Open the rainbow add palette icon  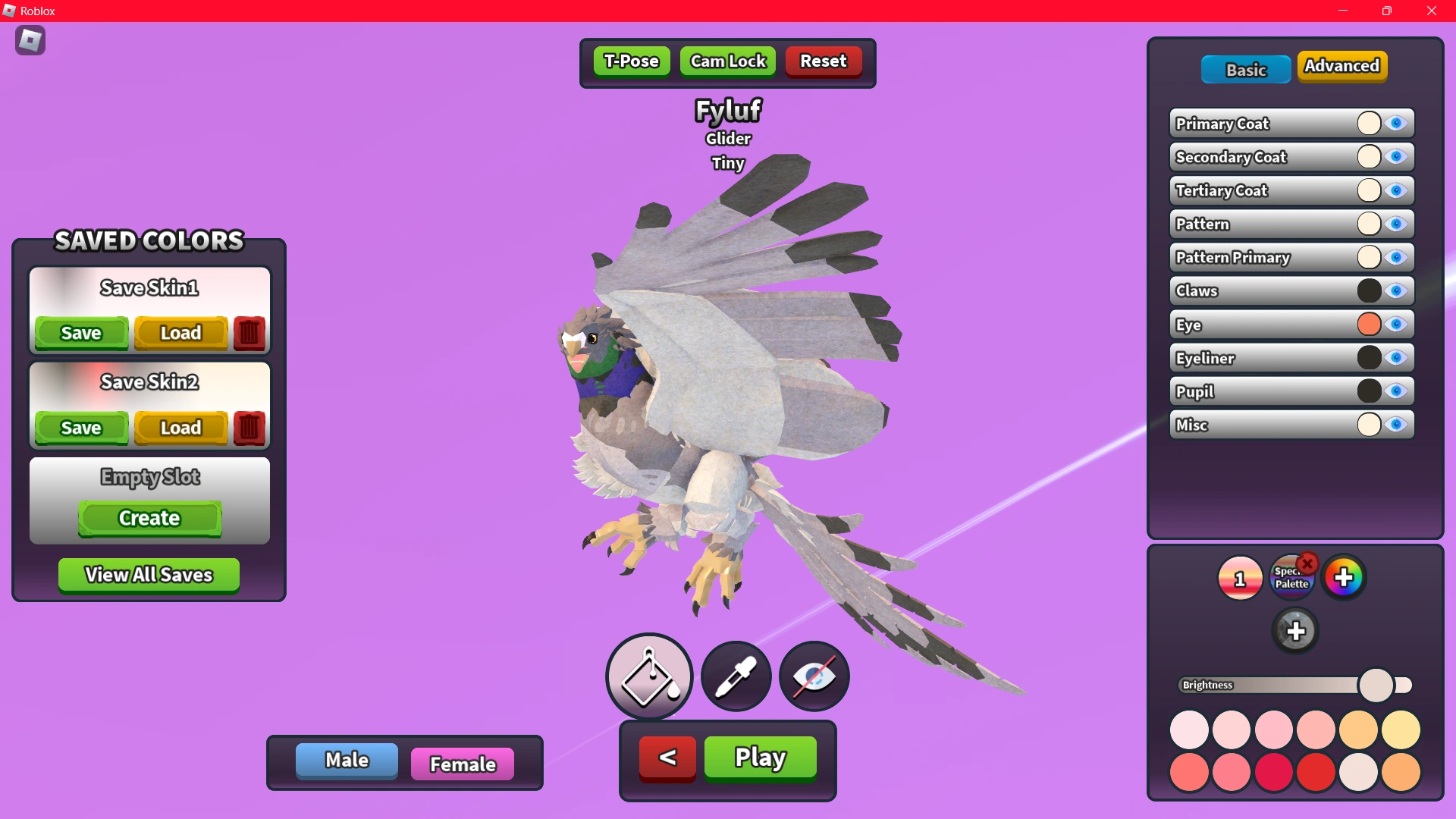tap(1343, 576)
